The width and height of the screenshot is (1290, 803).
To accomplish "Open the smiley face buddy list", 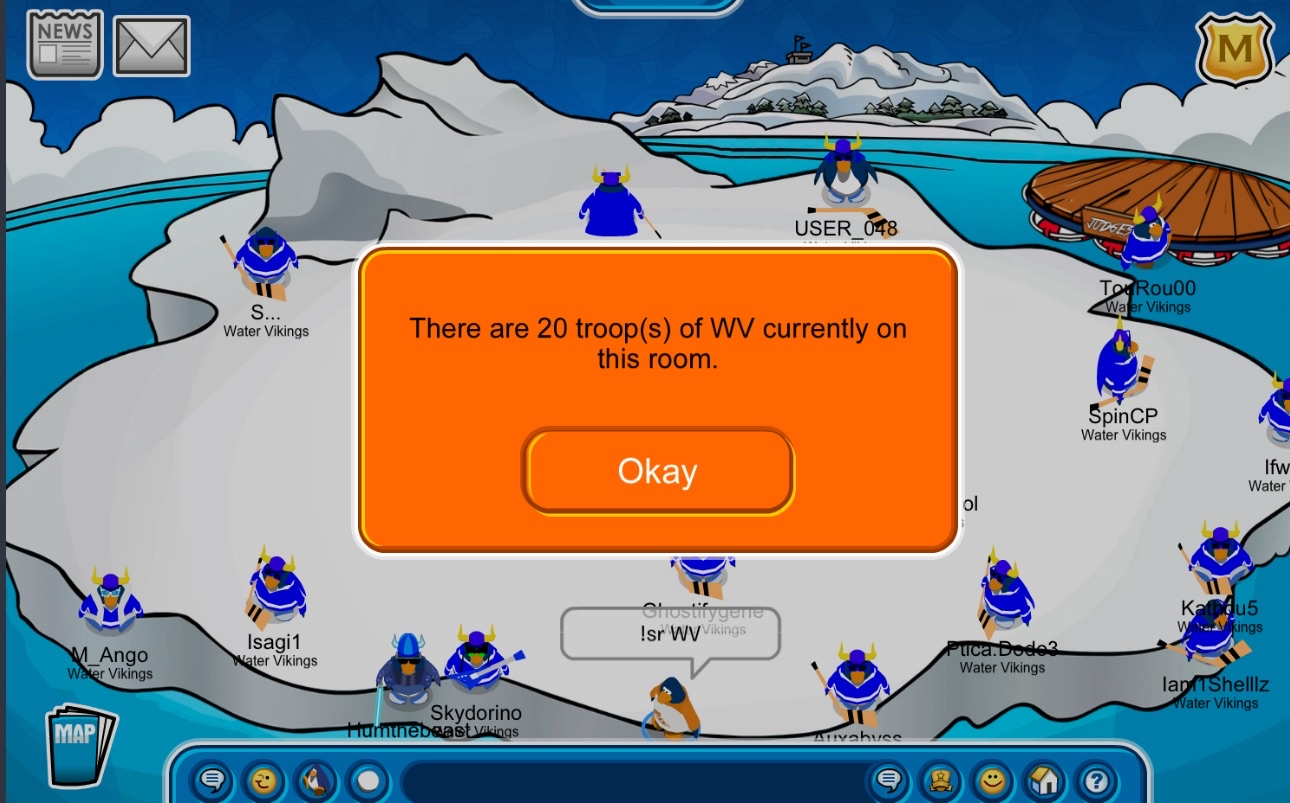I will tap(991, 780).
